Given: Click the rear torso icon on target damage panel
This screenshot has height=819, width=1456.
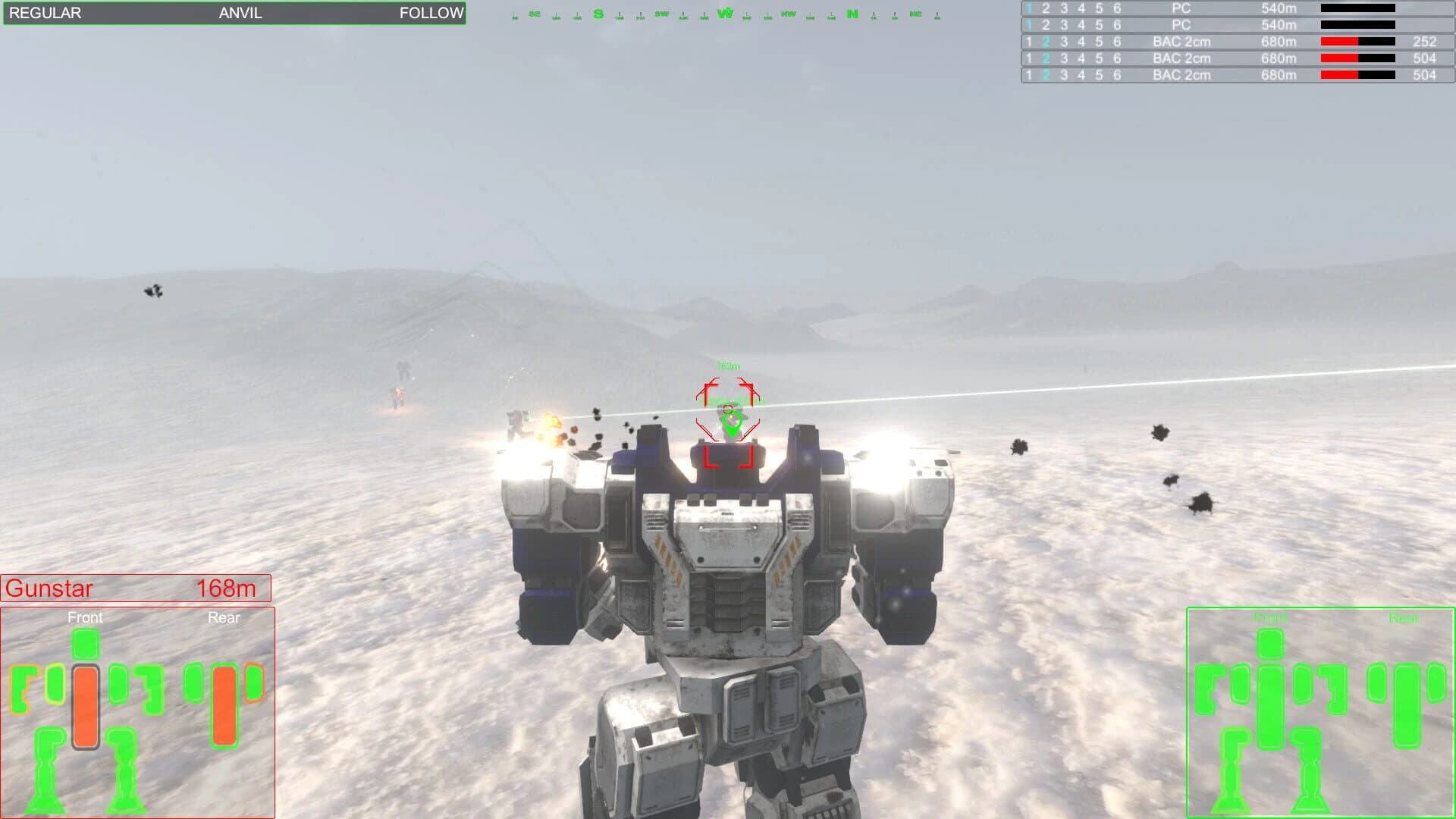Looking at the screenshot, I should point(224,705).
